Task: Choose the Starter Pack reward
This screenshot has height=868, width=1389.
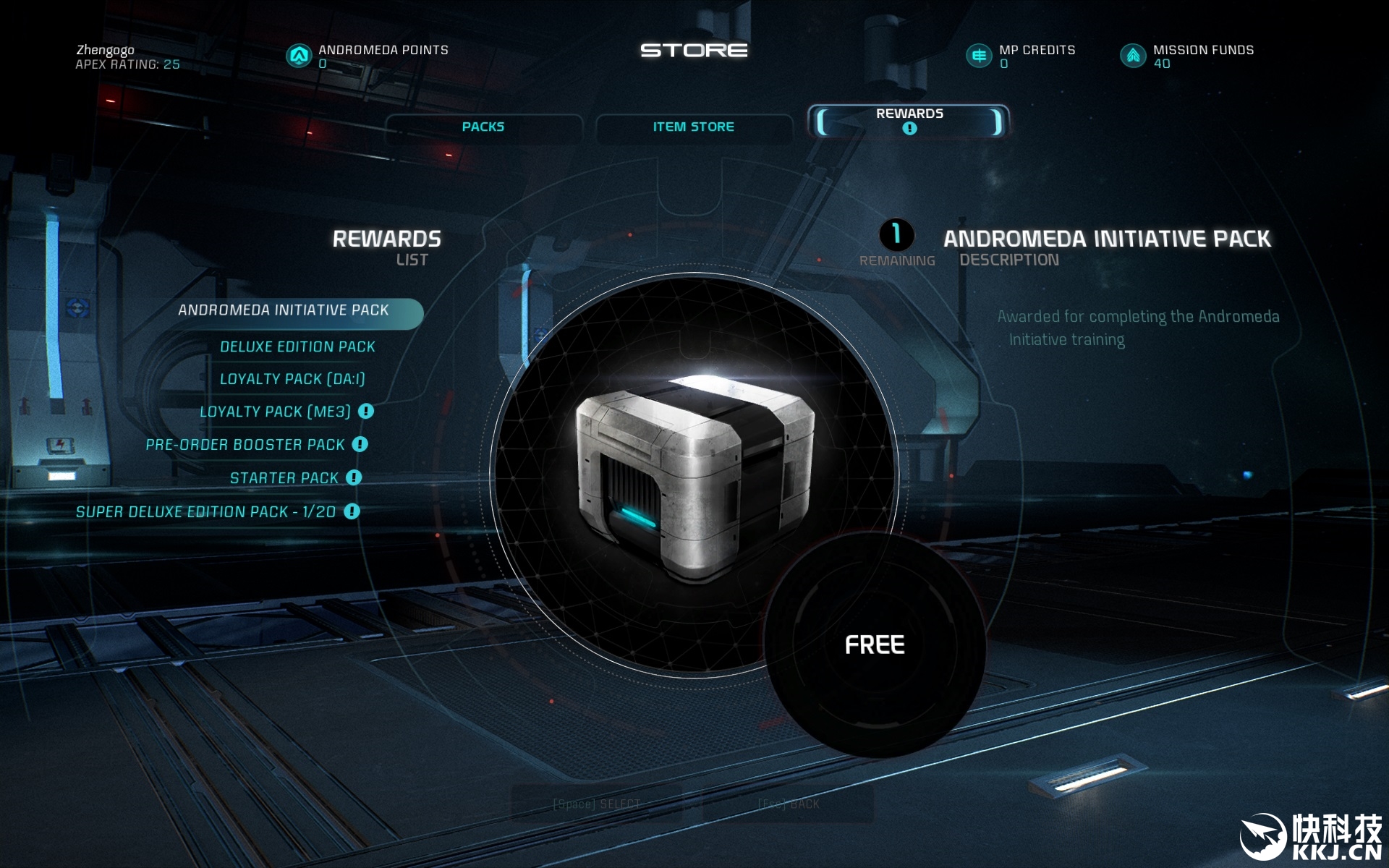Action: [284, 478]
